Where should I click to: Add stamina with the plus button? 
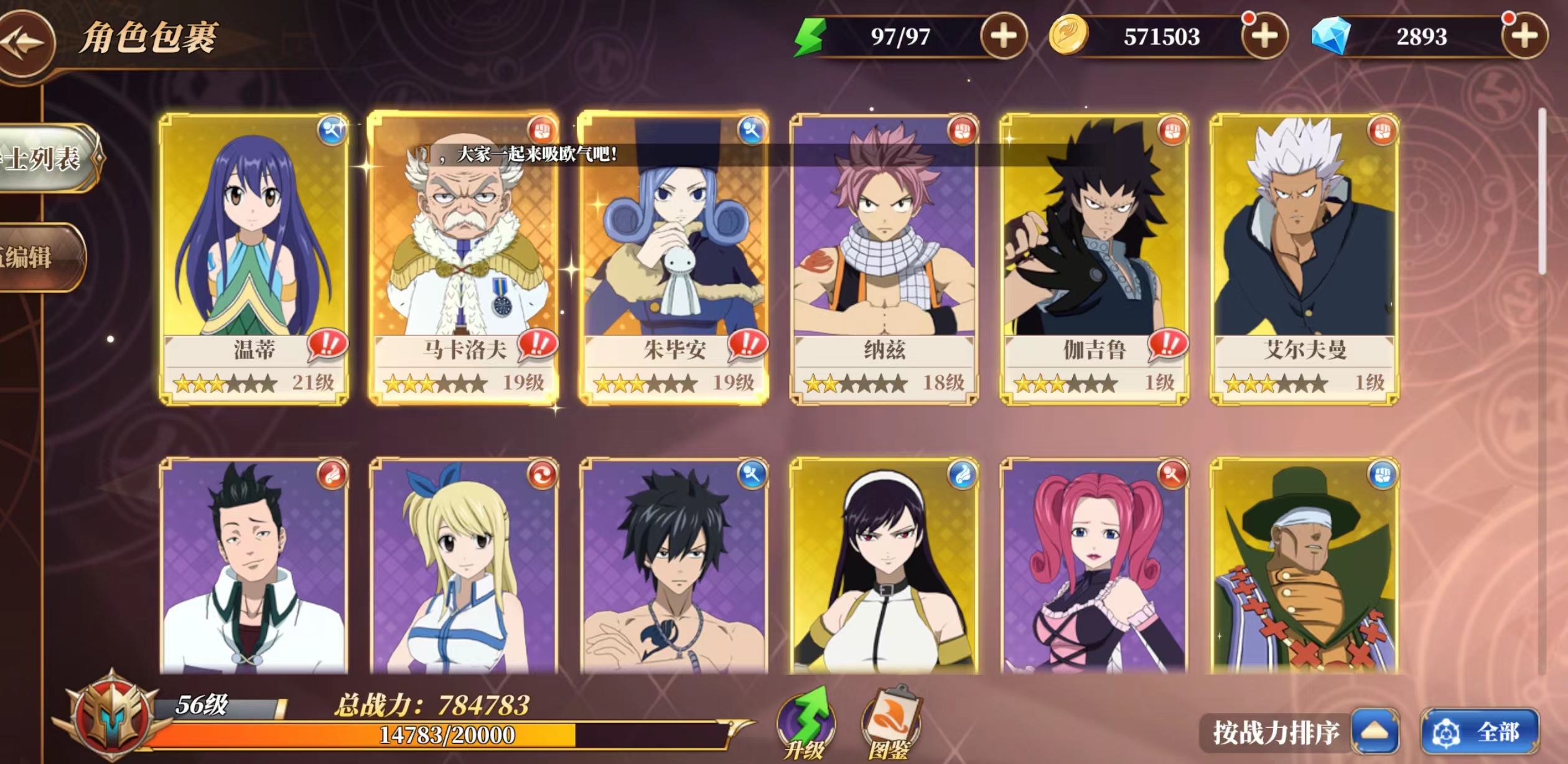[x=1002, y=36]
